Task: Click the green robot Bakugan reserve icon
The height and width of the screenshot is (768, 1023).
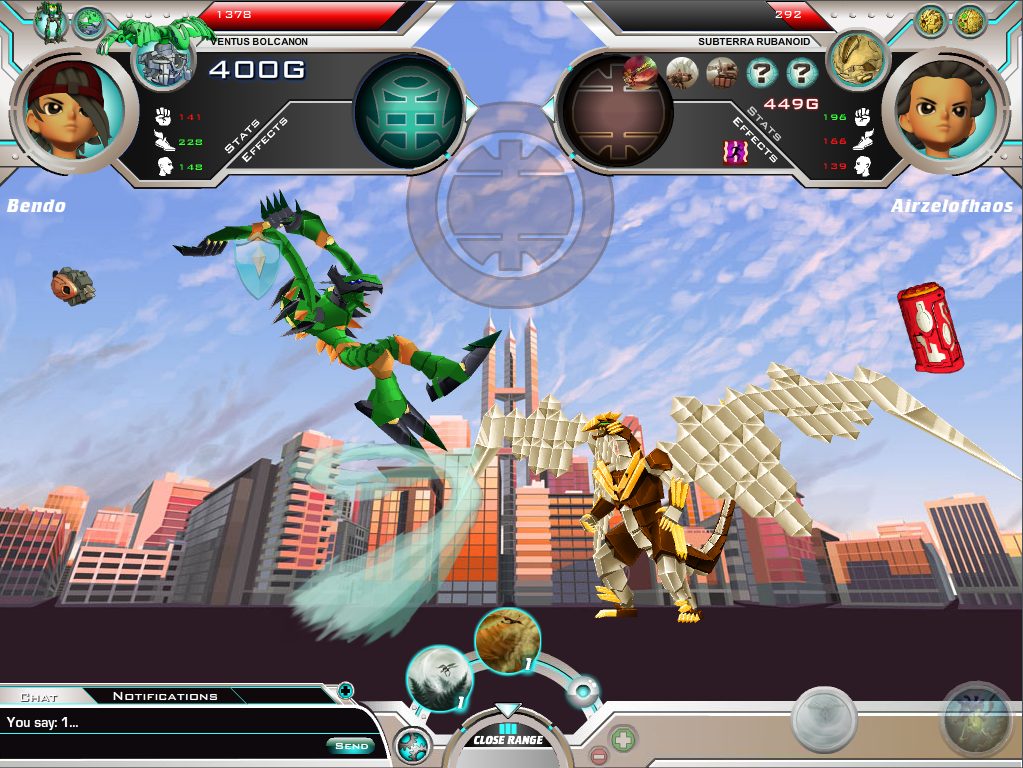Action: [49, 21]
